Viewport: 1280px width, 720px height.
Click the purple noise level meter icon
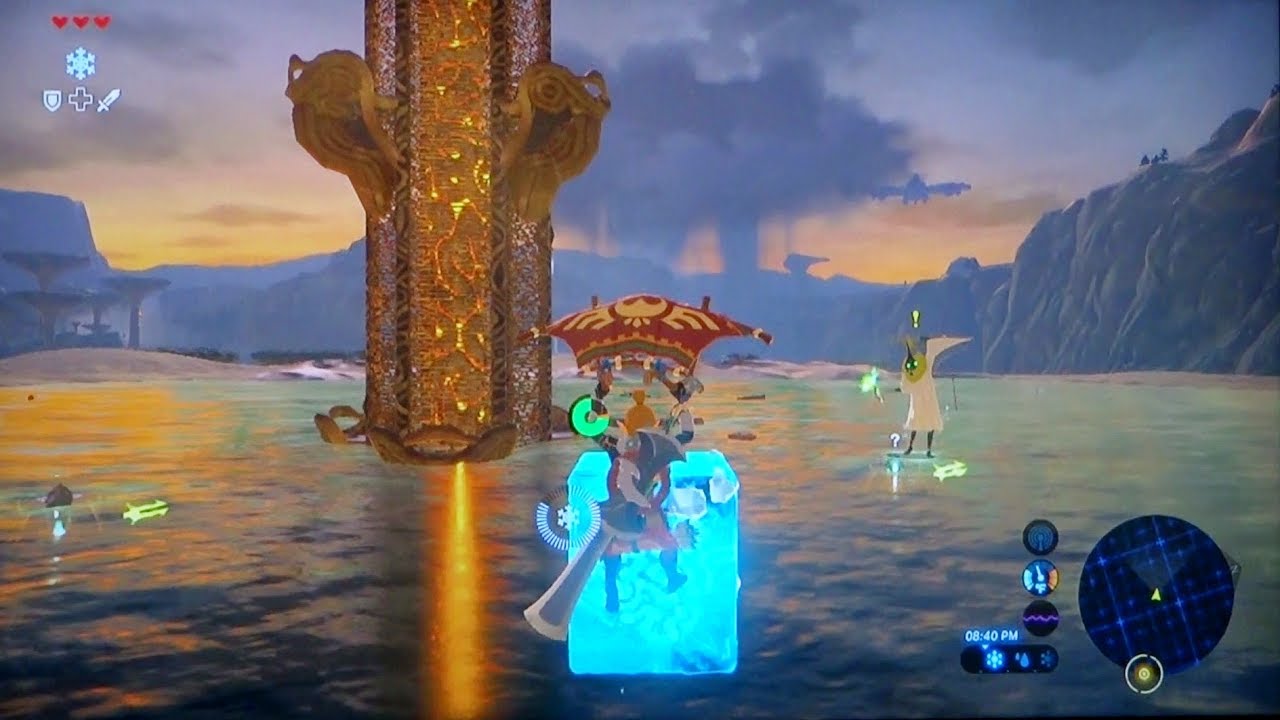1040,618
